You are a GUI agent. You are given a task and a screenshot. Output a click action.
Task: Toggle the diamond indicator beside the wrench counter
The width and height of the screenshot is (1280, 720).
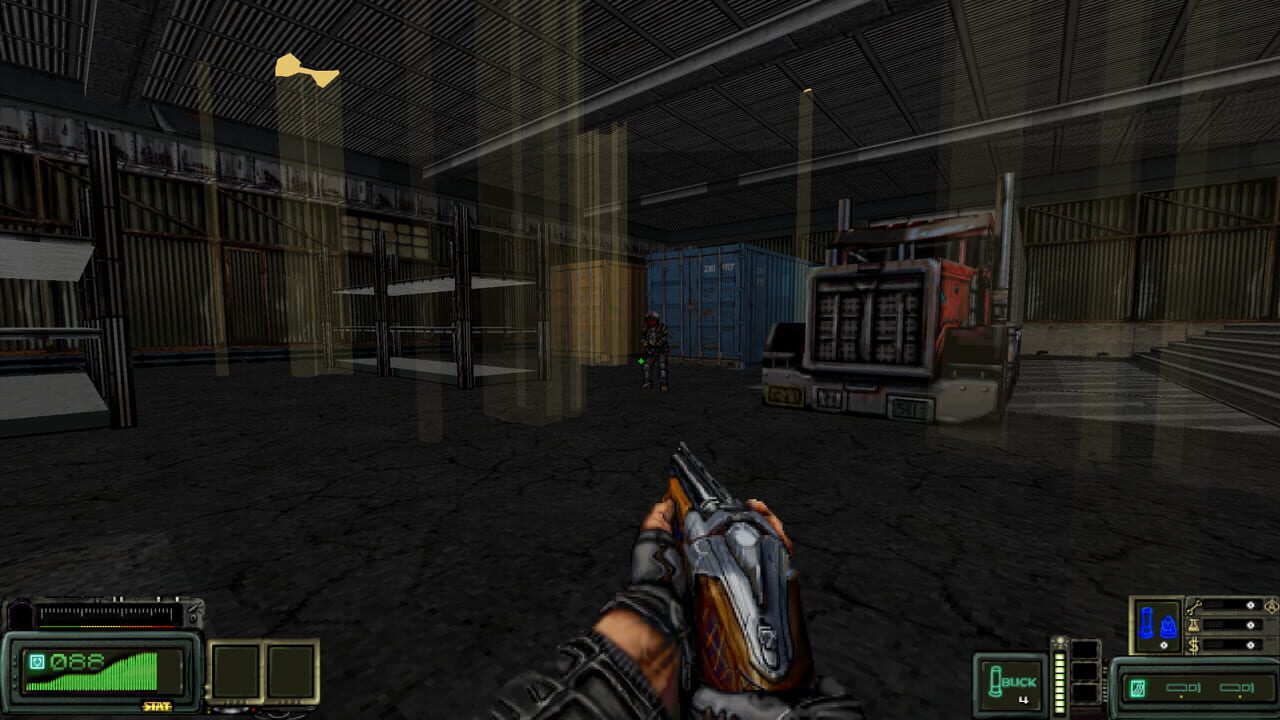(x=1250, y=604)
